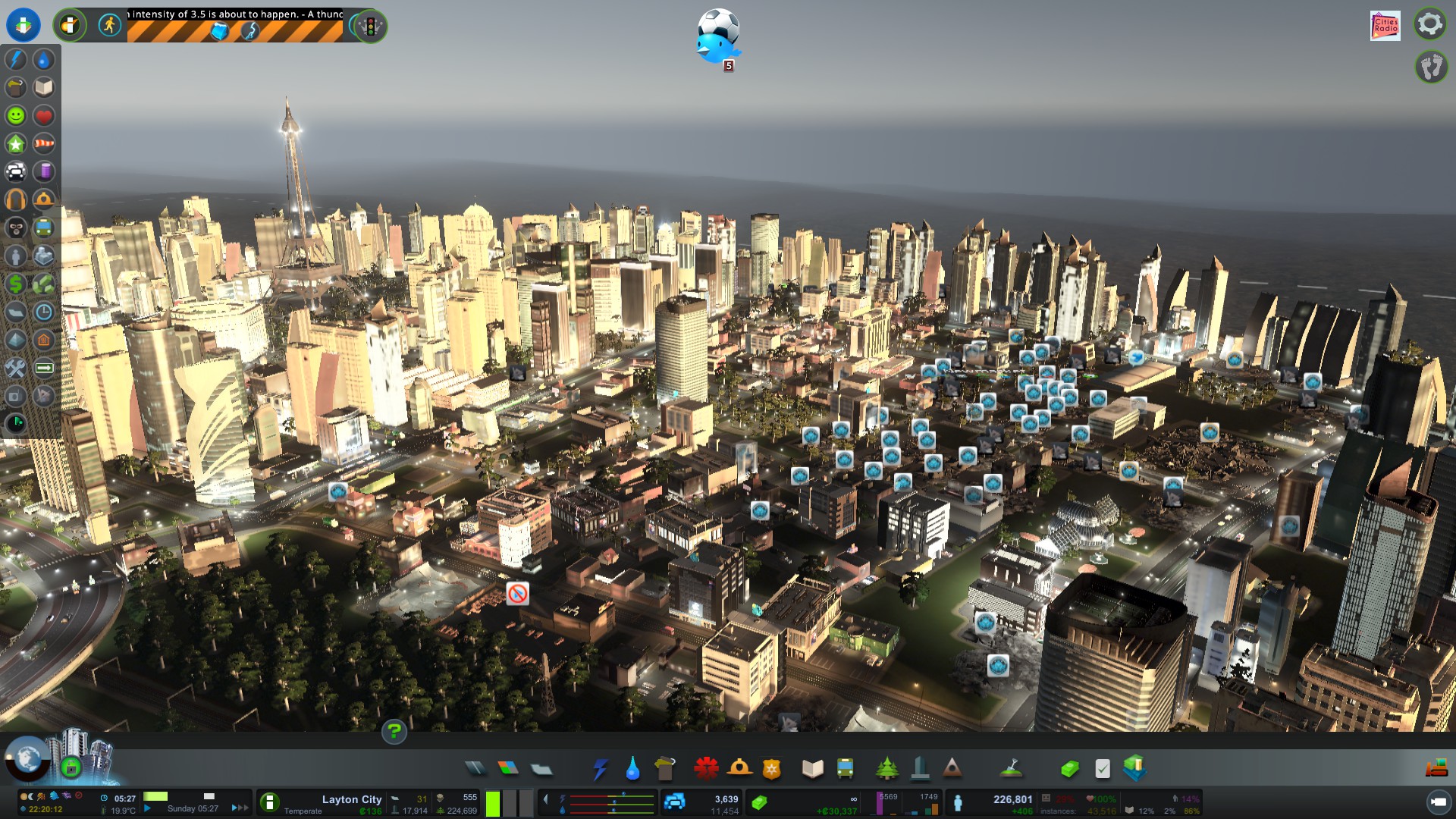Viewport: 1456px width, 819px height.
Task: Open the Electricity build menu
Action: point(600,769)
